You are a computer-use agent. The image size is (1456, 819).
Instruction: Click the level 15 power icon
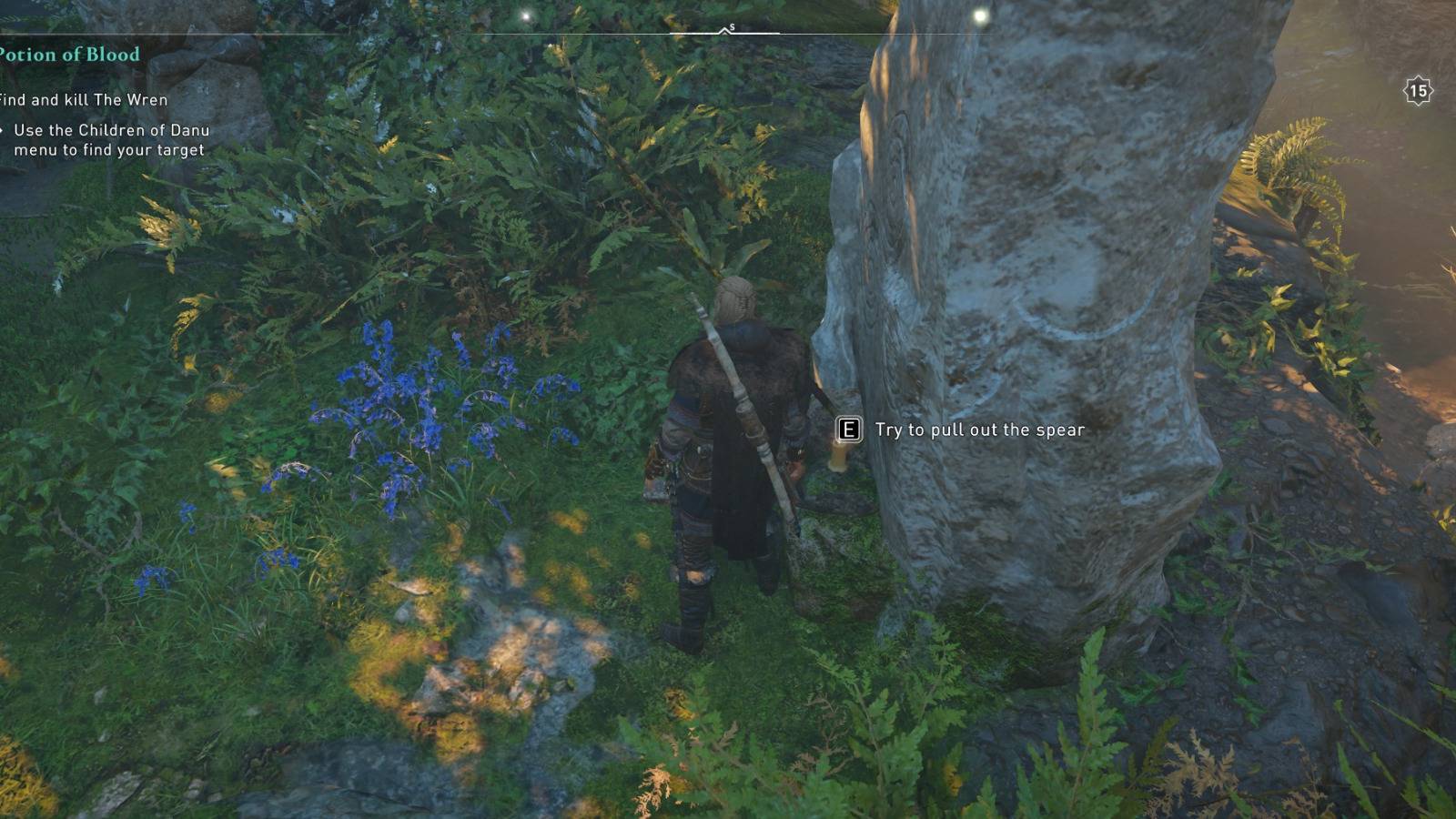[x=1417, y=89]
